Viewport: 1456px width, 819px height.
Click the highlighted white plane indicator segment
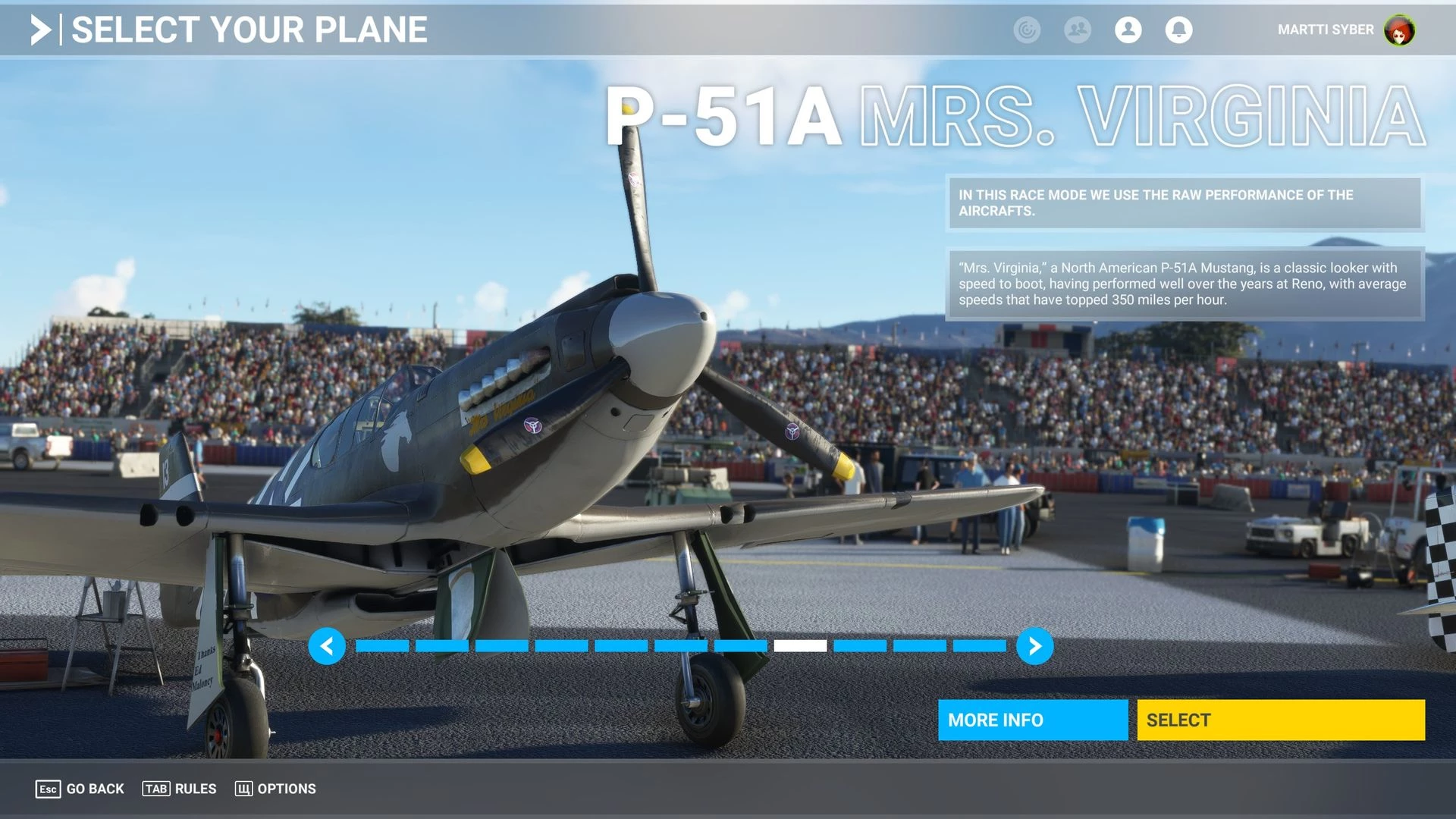coord(800,646)
